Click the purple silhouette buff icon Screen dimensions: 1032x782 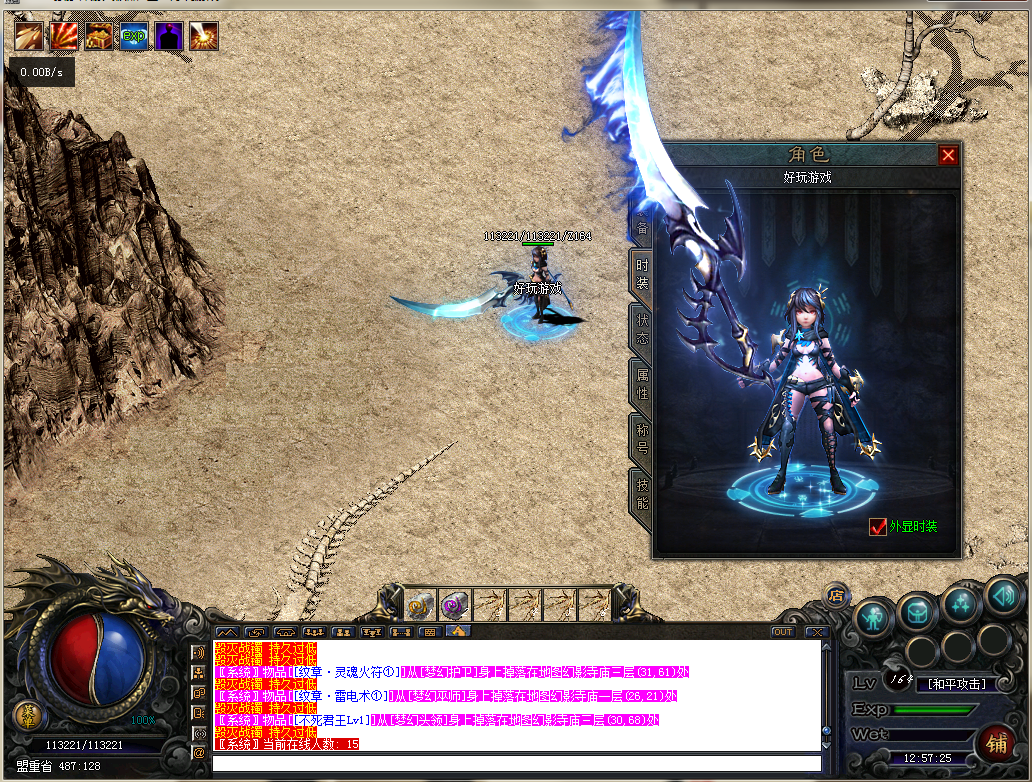pyautogui.click(x=168, y=36)
